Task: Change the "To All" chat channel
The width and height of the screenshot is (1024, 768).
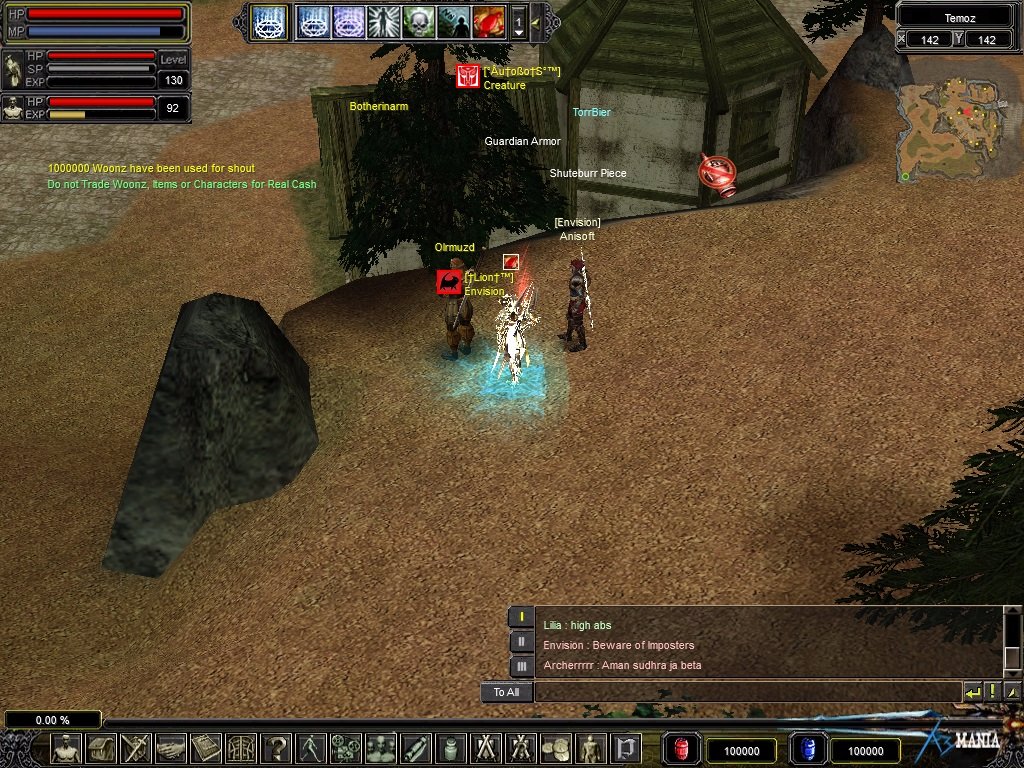Action: tap(506, 692)
